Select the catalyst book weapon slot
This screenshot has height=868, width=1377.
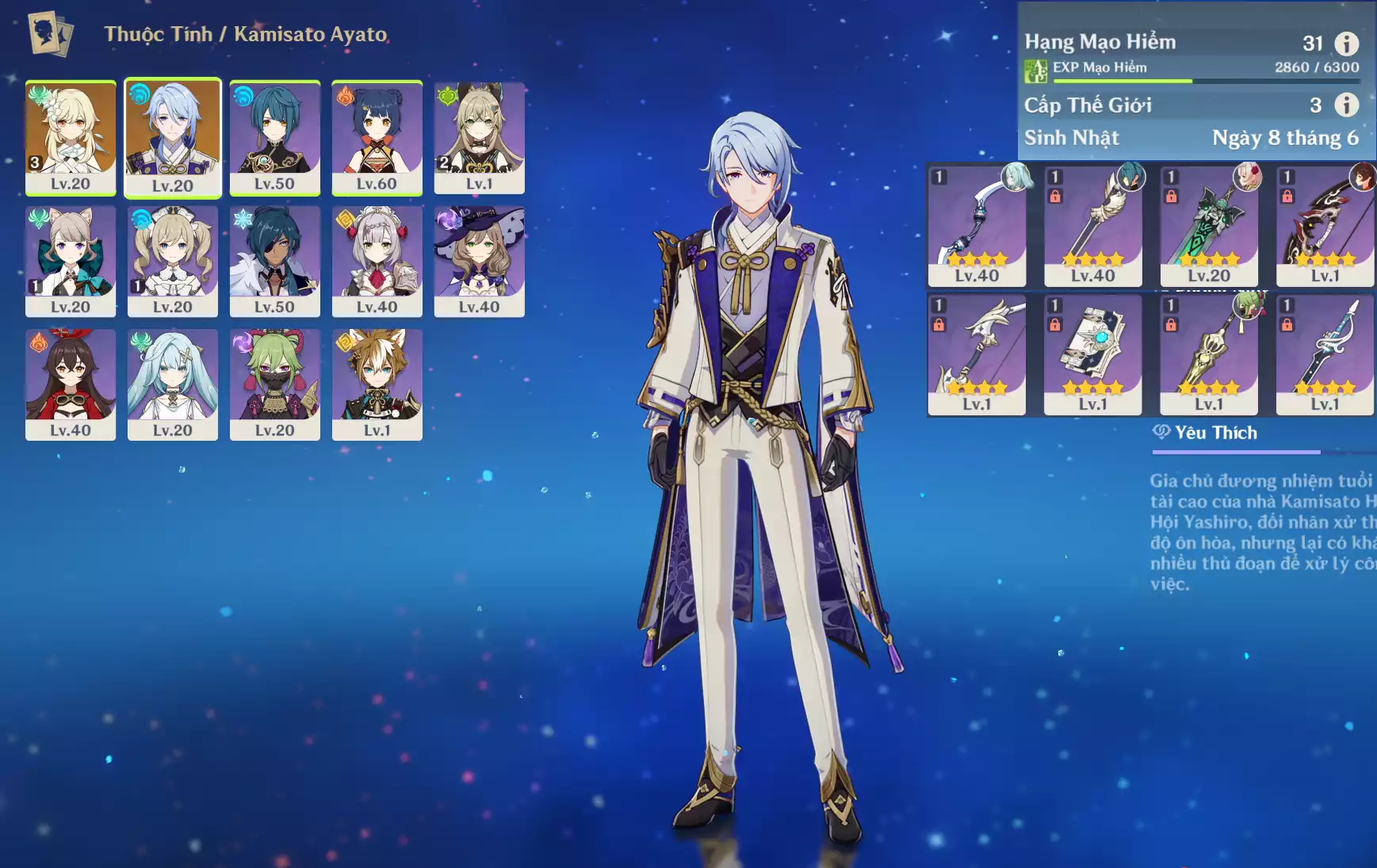pyautogui.click(x=1092, y=354)
